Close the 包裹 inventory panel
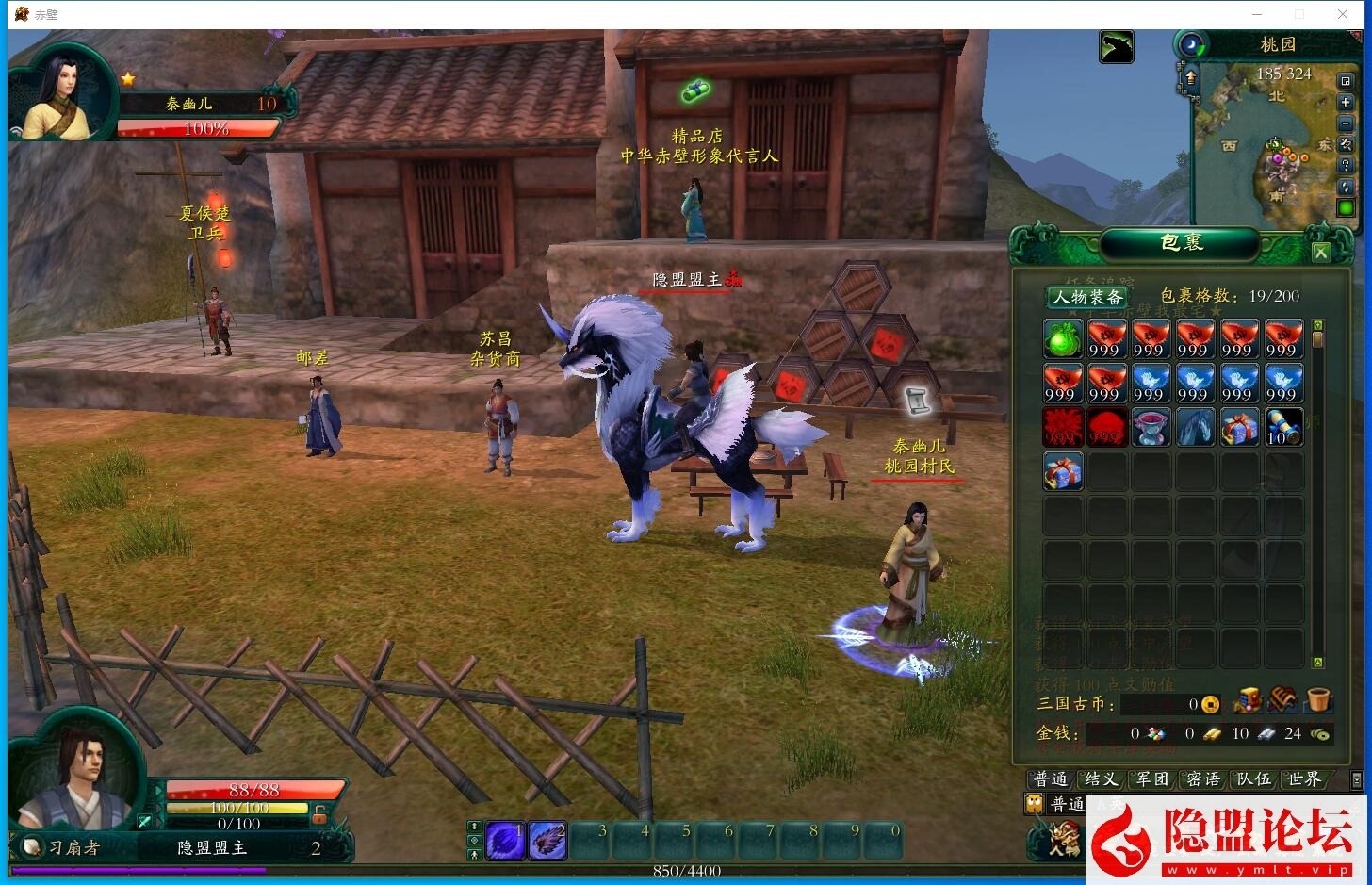 [1320, 253]
